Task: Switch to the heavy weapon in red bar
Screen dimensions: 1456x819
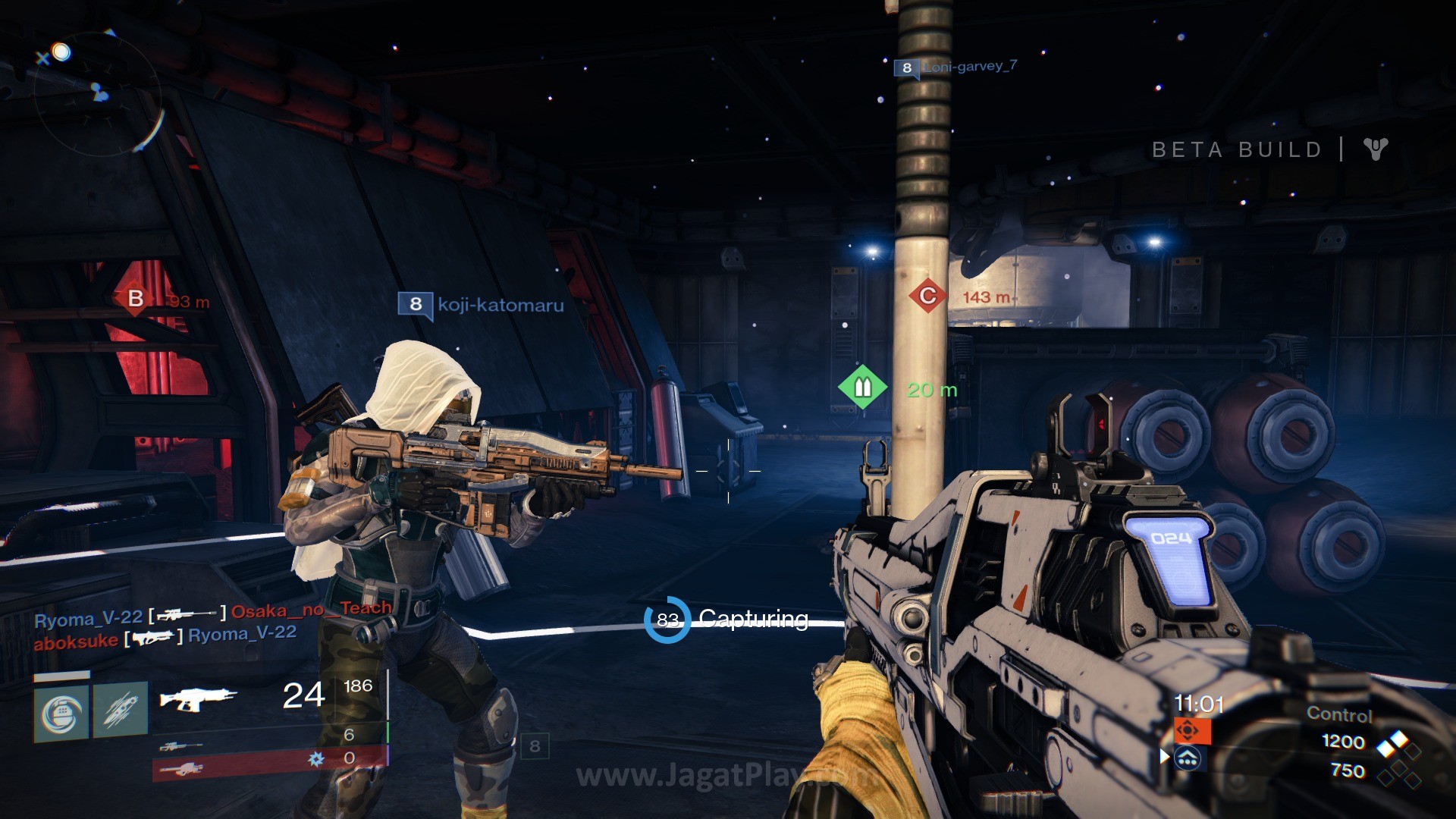Action: 180,770
